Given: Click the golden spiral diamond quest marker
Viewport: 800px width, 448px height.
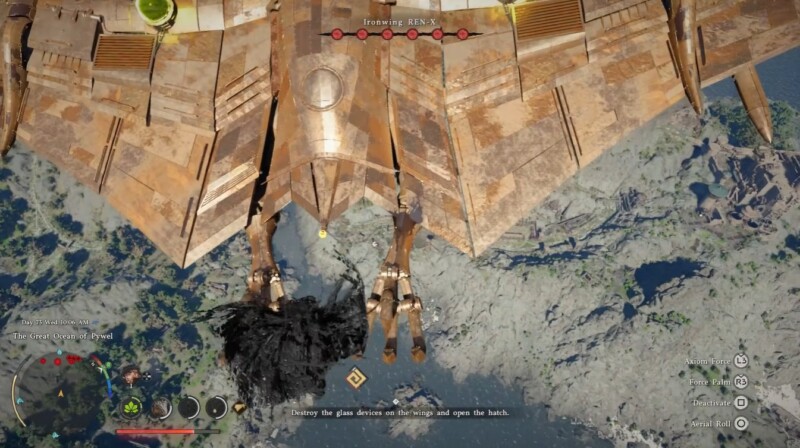Looking at the screenshot, I should pos(356,379).
